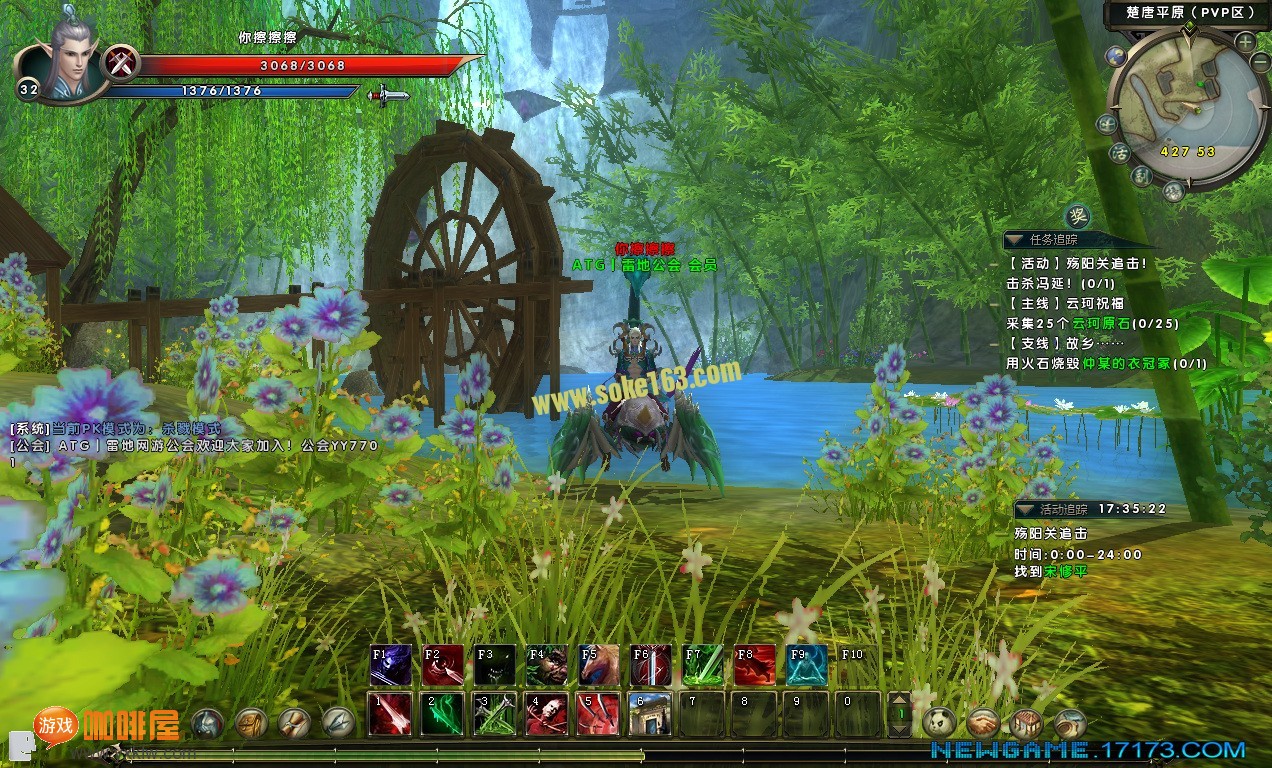This screenshot has width=1272, height=768.
Task: Zoom in the minimap with plus button
Action: pyautogui.click(x=1245, y=42)
